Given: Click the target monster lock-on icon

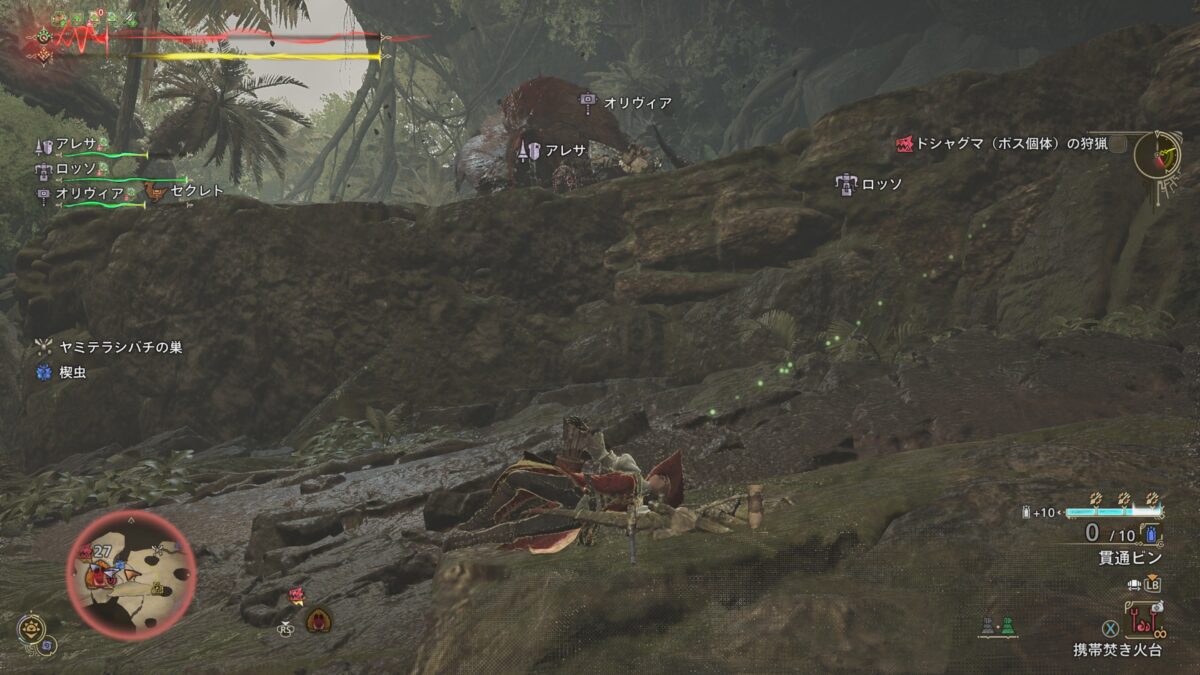Looking at the screenshot, I should tap(318, 619).
